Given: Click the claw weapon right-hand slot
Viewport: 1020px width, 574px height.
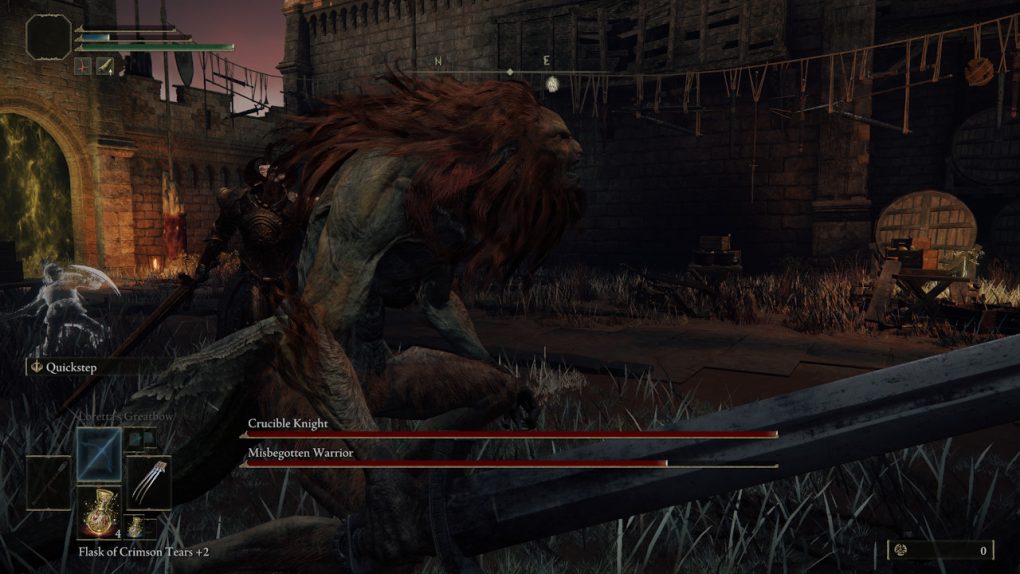Looking at the screenshot, I should coord(148,482).
